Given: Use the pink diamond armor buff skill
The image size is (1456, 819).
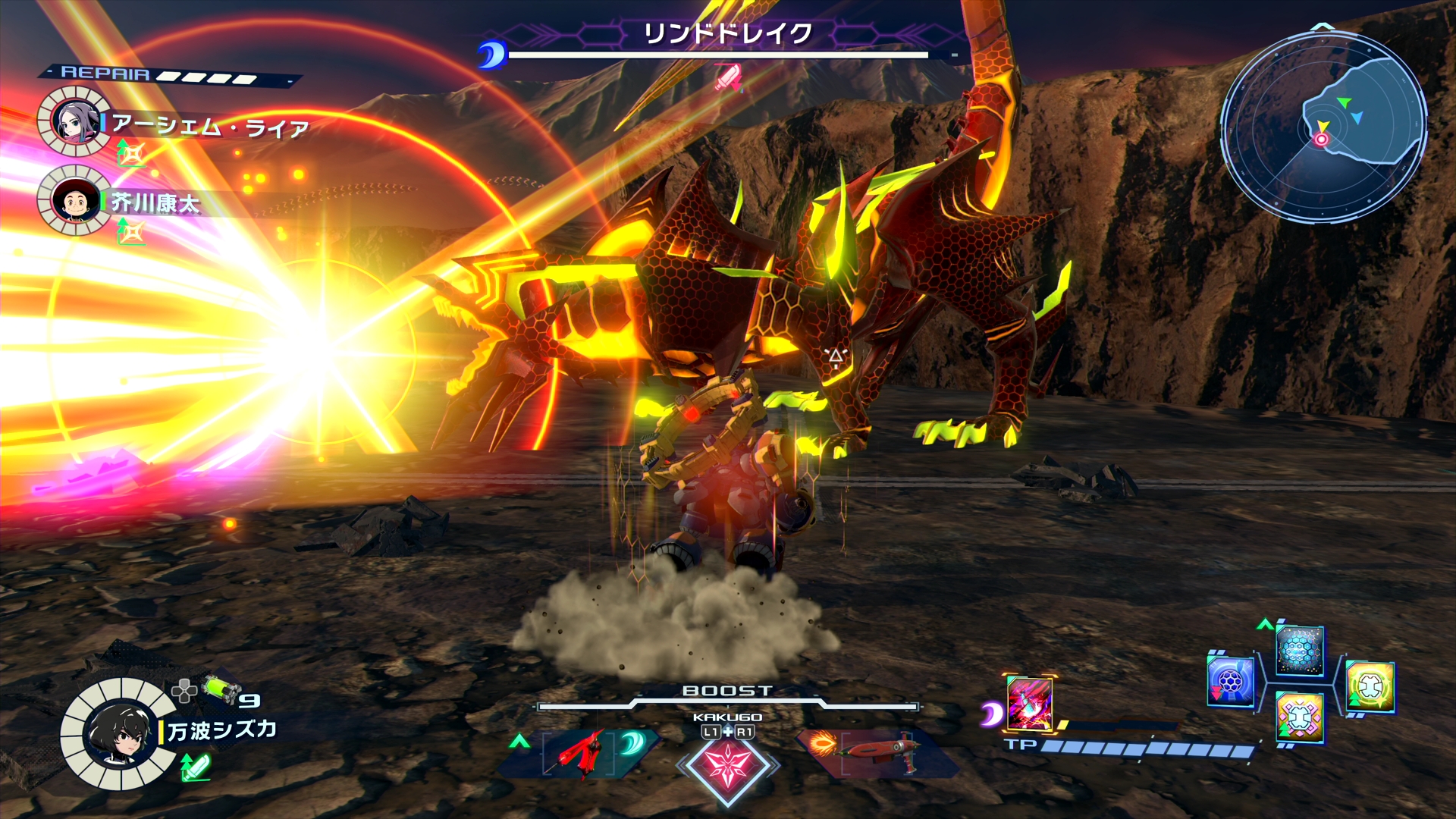Looking at the screenshot, I should coord(1300,717).
